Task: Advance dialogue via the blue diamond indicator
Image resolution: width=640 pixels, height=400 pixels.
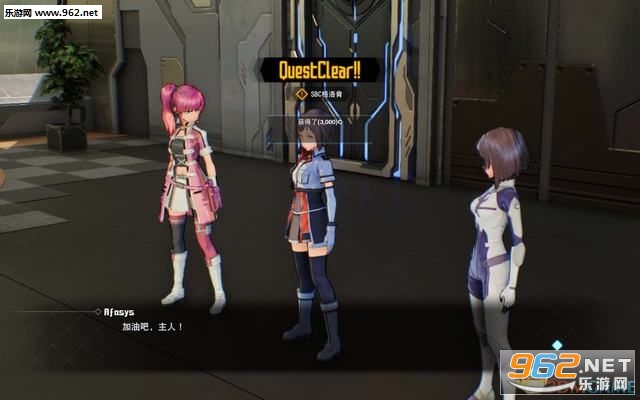Action: [x=559, y=345]
